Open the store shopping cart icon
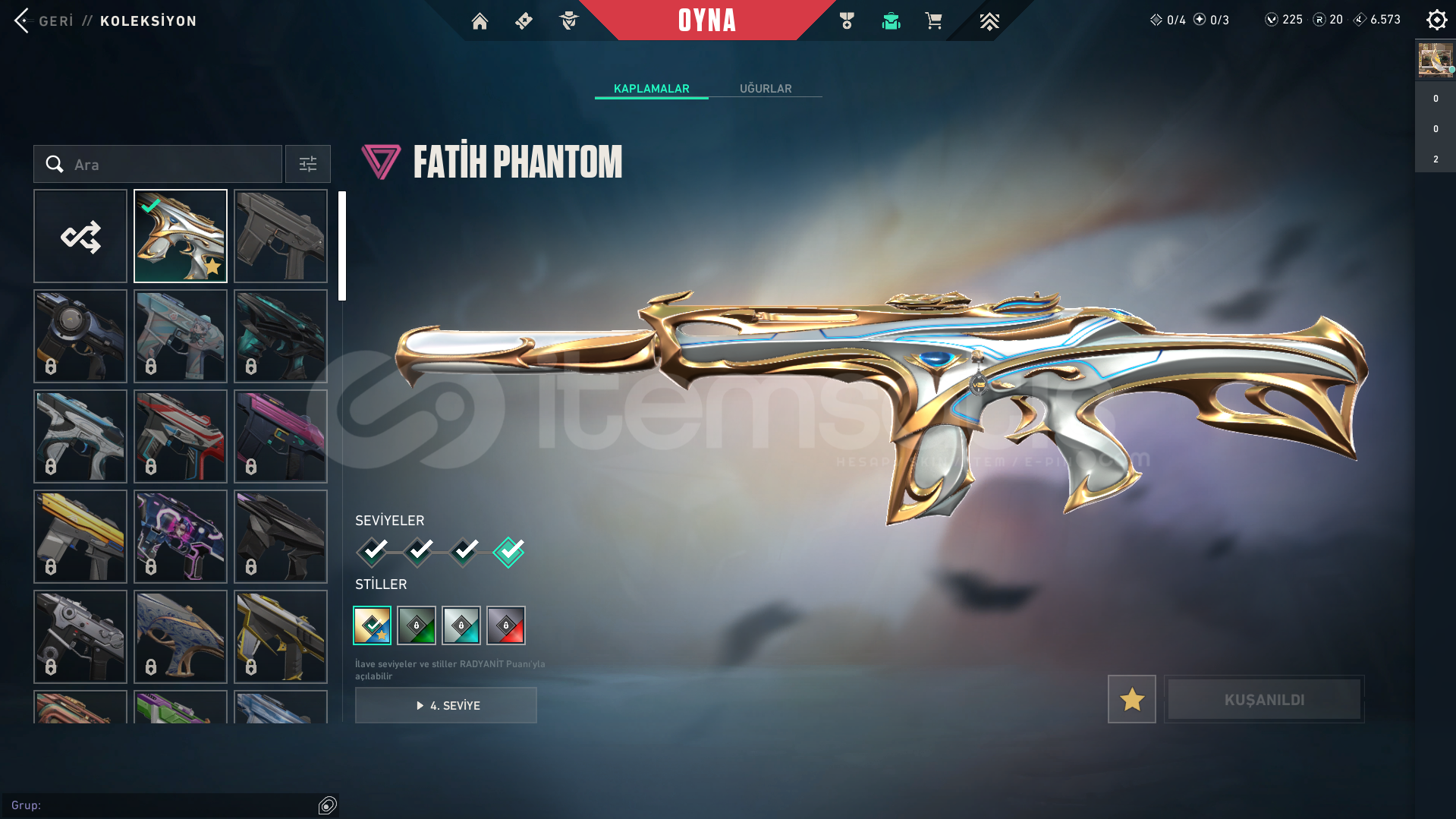This screenshot has height=819, width=1456. point(933,21)
